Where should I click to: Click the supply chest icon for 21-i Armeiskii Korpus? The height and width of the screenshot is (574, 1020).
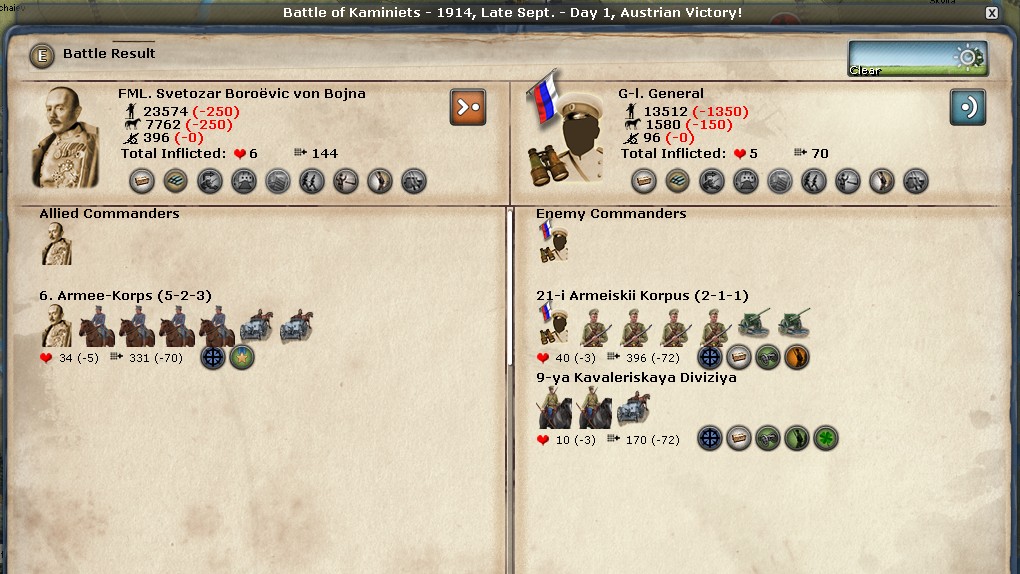point(739,357)
